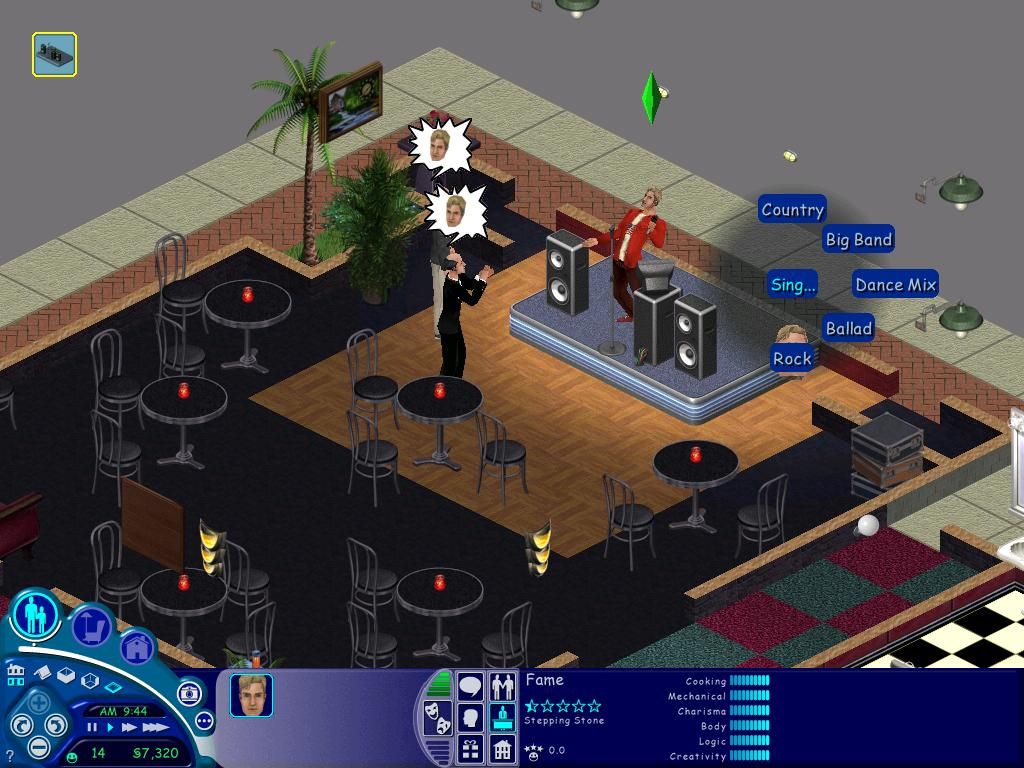
Task: Choose the Country singing option
Action: coord(792,210)
